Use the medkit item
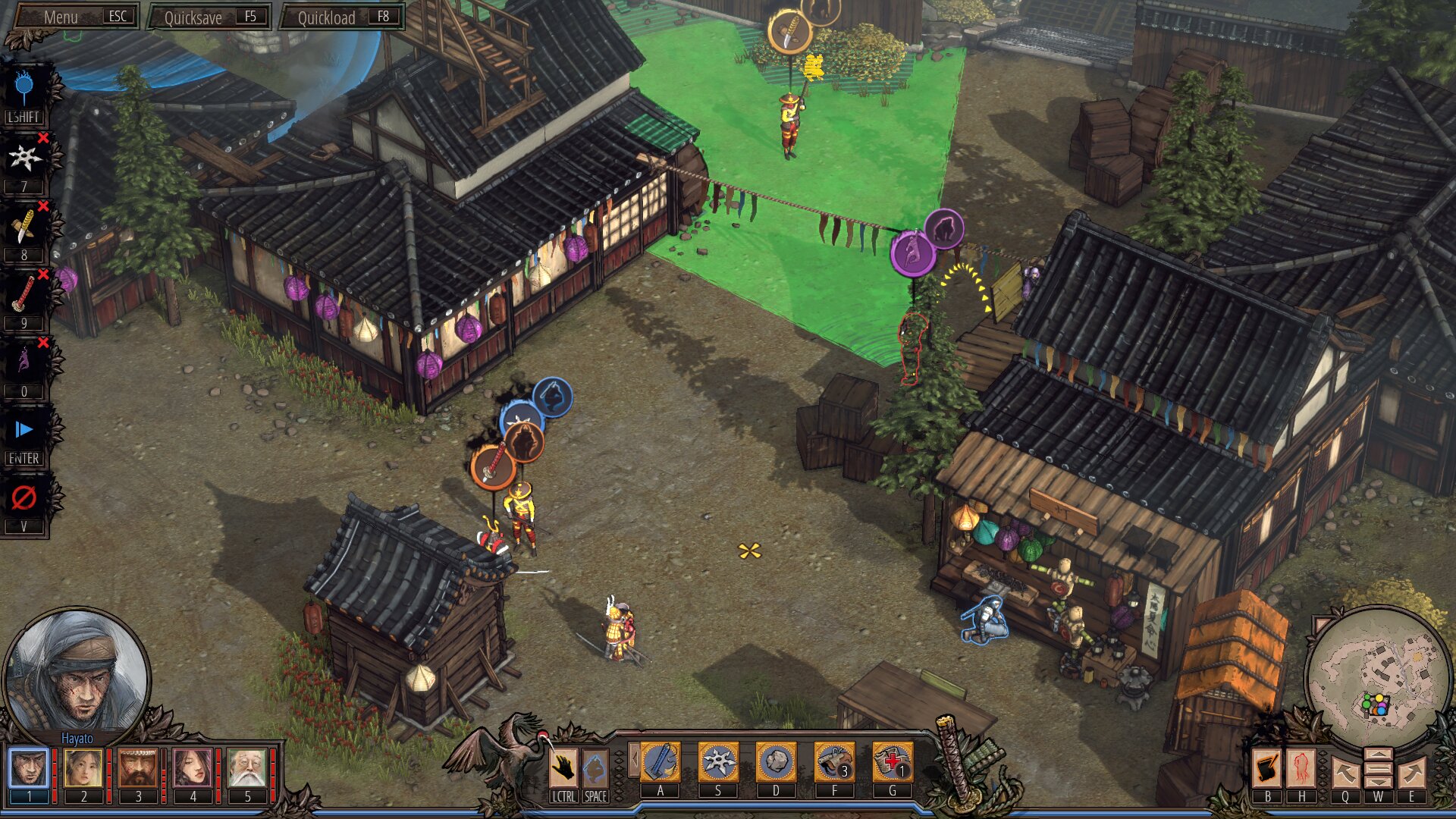Image resolution: width=1456 pixels, height=819 pixels. click(x=892, y=762)
